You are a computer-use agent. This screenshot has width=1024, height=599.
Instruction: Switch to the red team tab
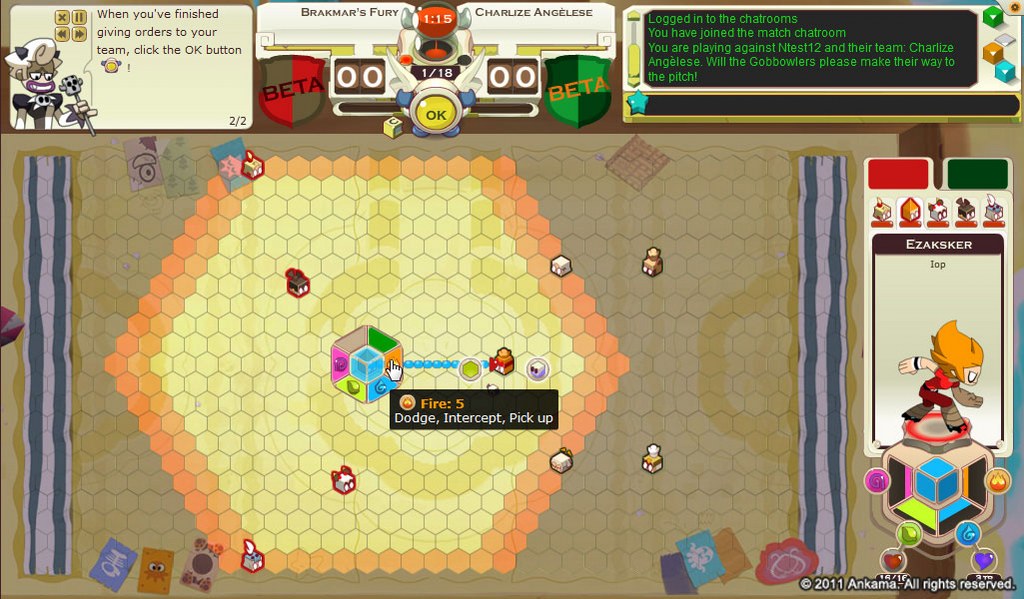(x=898, y=174)
